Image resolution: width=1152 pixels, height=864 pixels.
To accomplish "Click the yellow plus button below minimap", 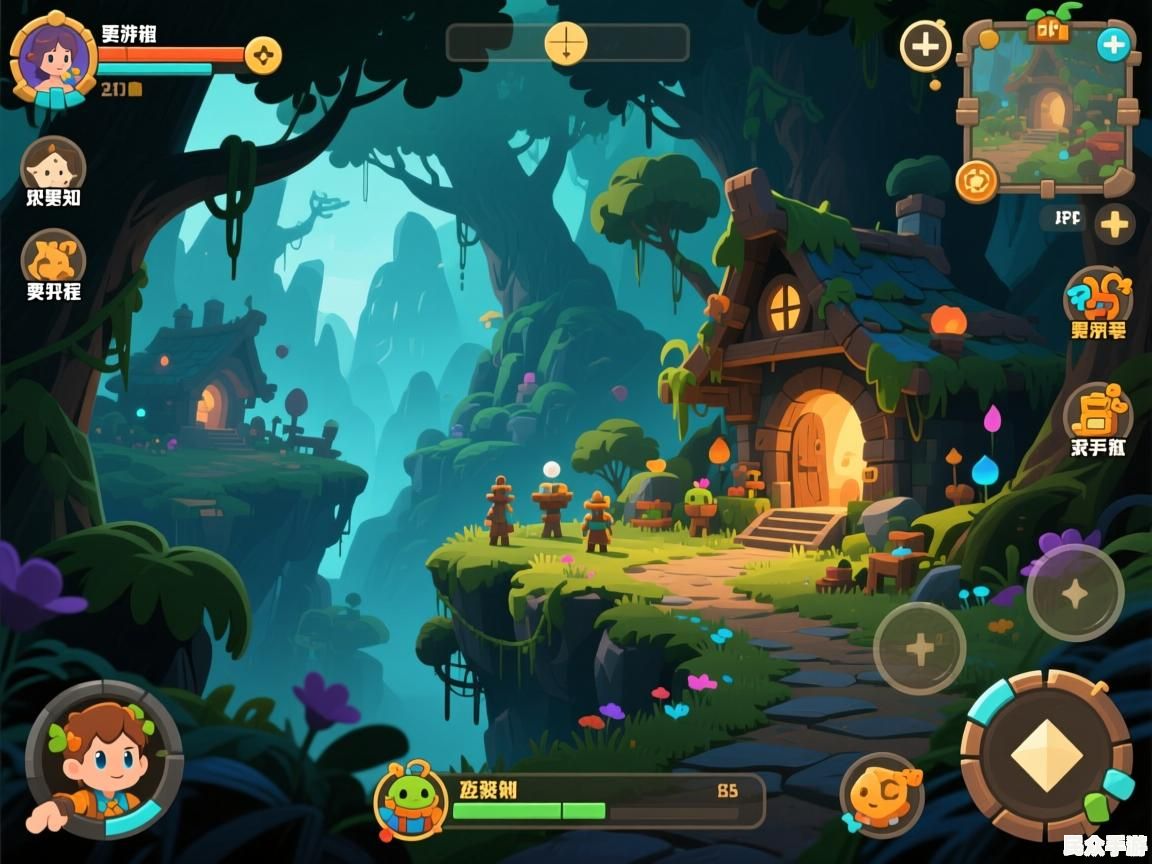I will click(1114, 223).
